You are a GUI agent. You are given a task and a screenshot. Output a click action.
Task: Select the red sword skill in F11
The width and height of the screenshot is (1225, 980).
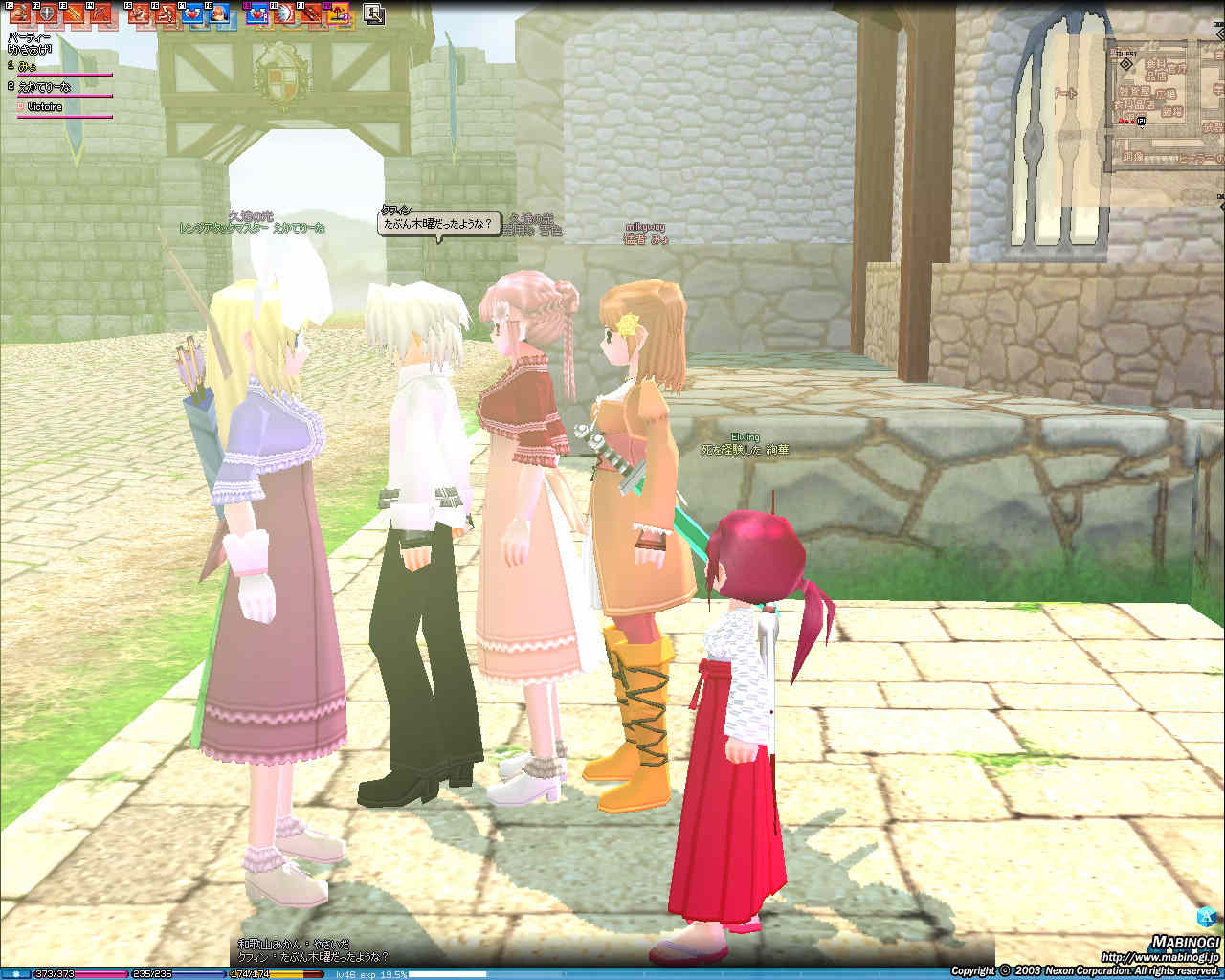pos(310,13)
